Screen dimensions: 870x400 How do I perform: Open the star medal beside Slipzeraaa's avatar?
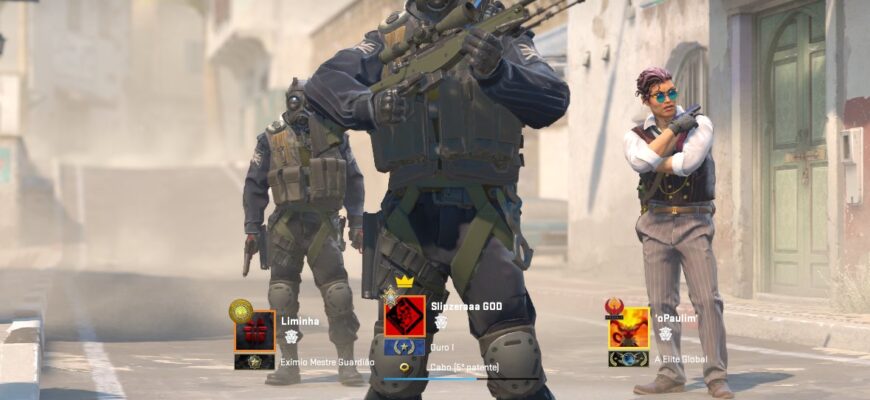tap(390, 295)
